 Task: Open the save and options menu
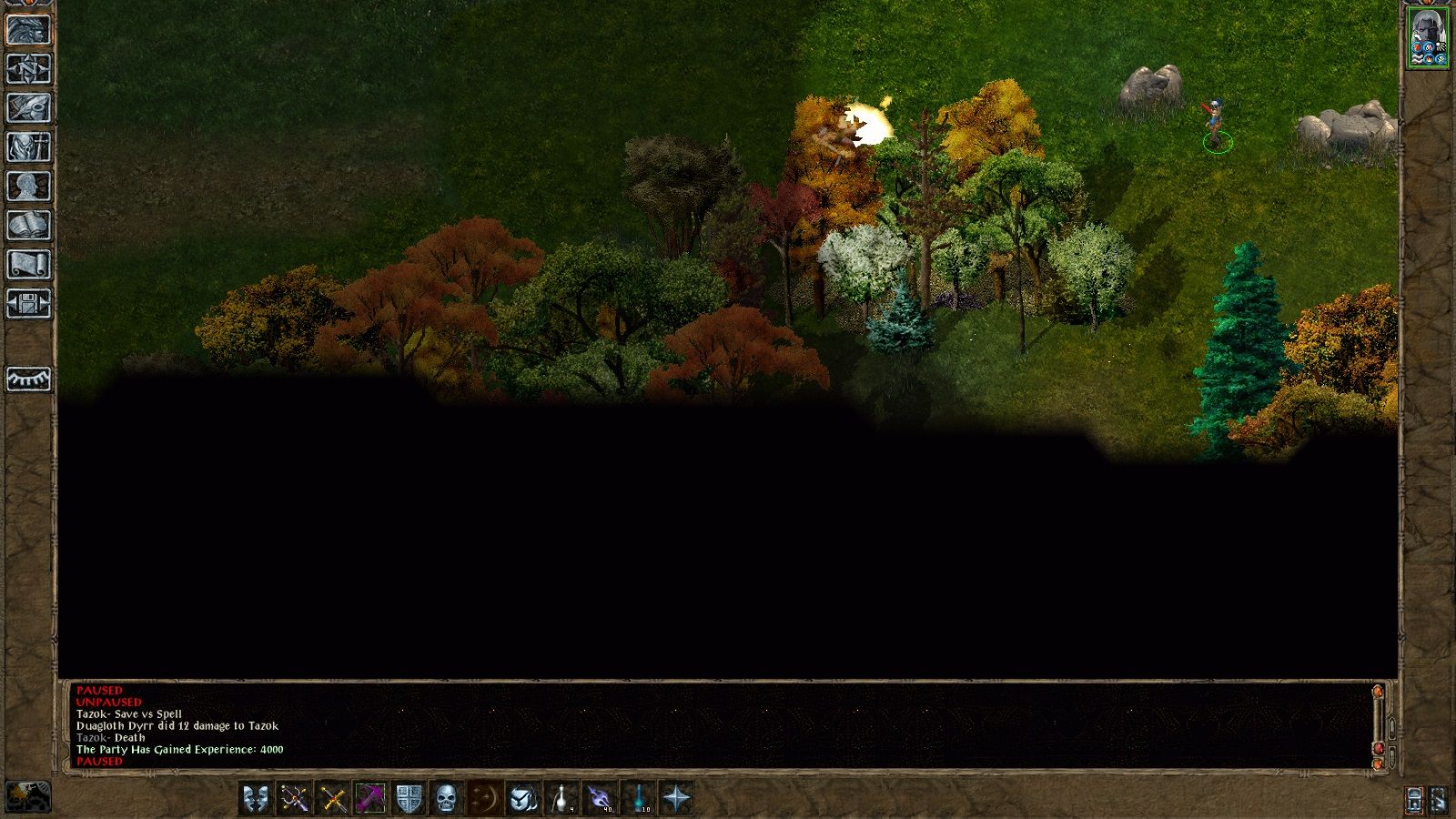pos(28,304)
